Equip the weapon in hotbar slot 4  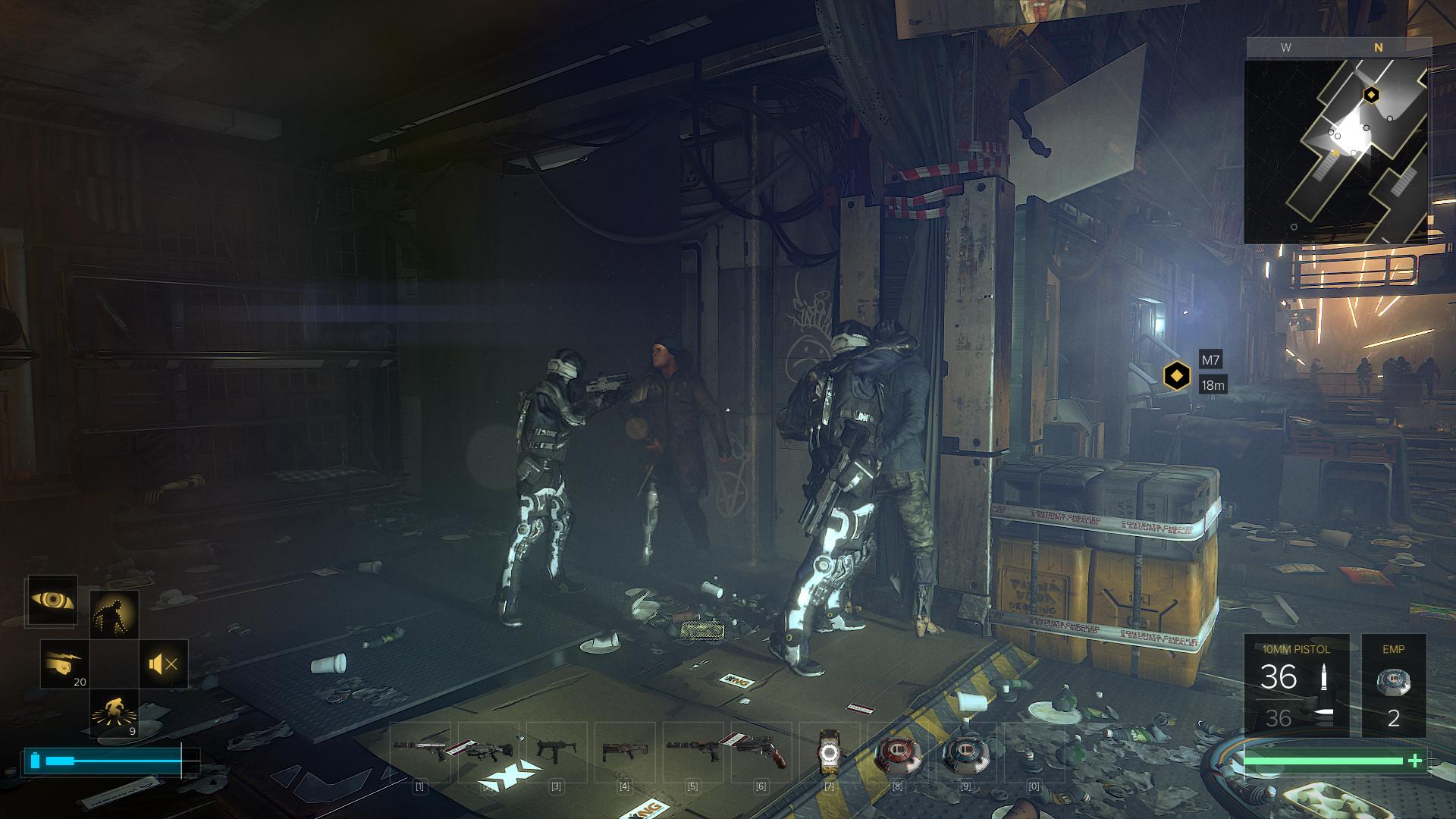(x=624, y=752)
